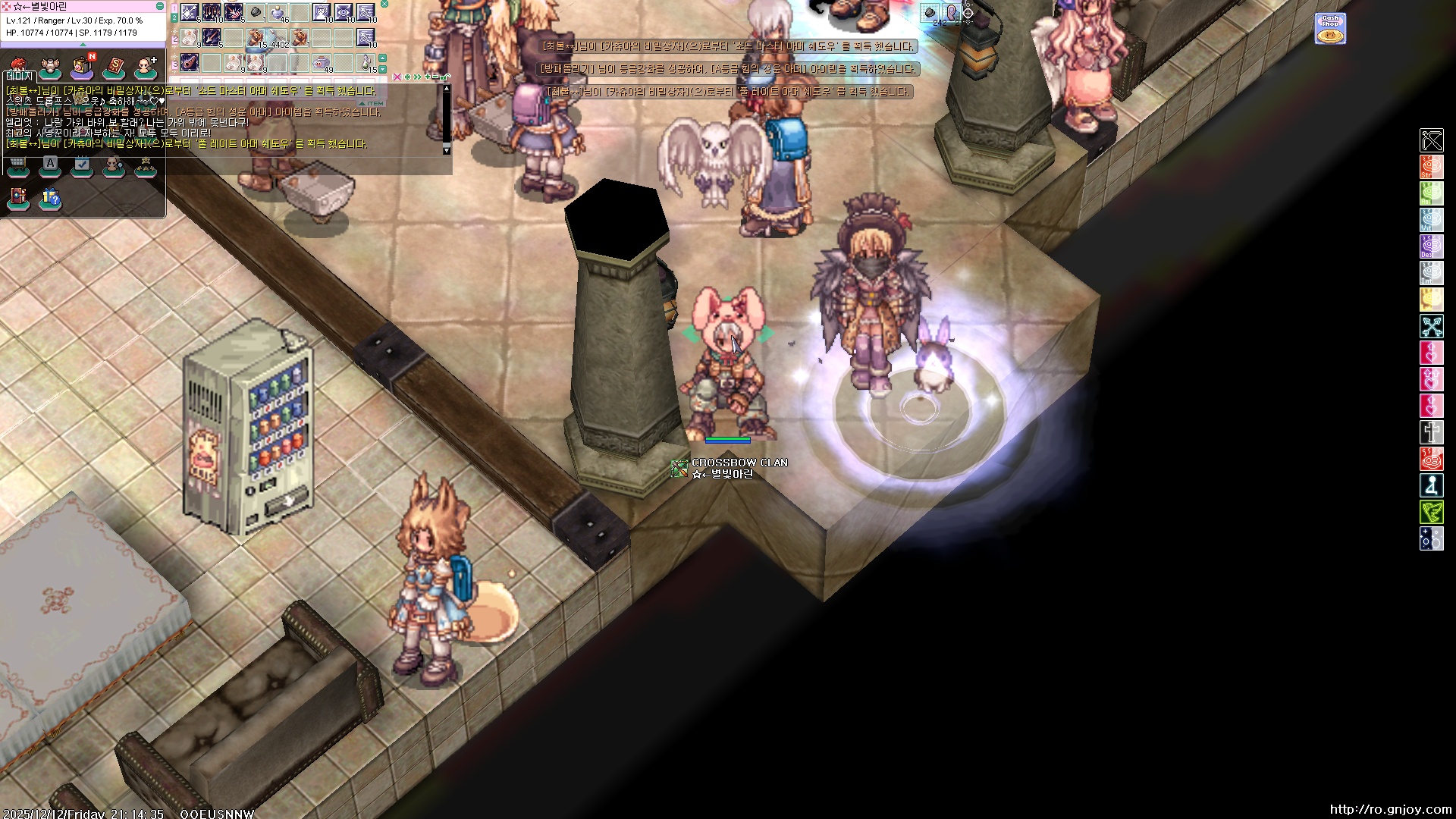Use the green bottle slot showing 15
1456x819 pixels.
[366, 63]
